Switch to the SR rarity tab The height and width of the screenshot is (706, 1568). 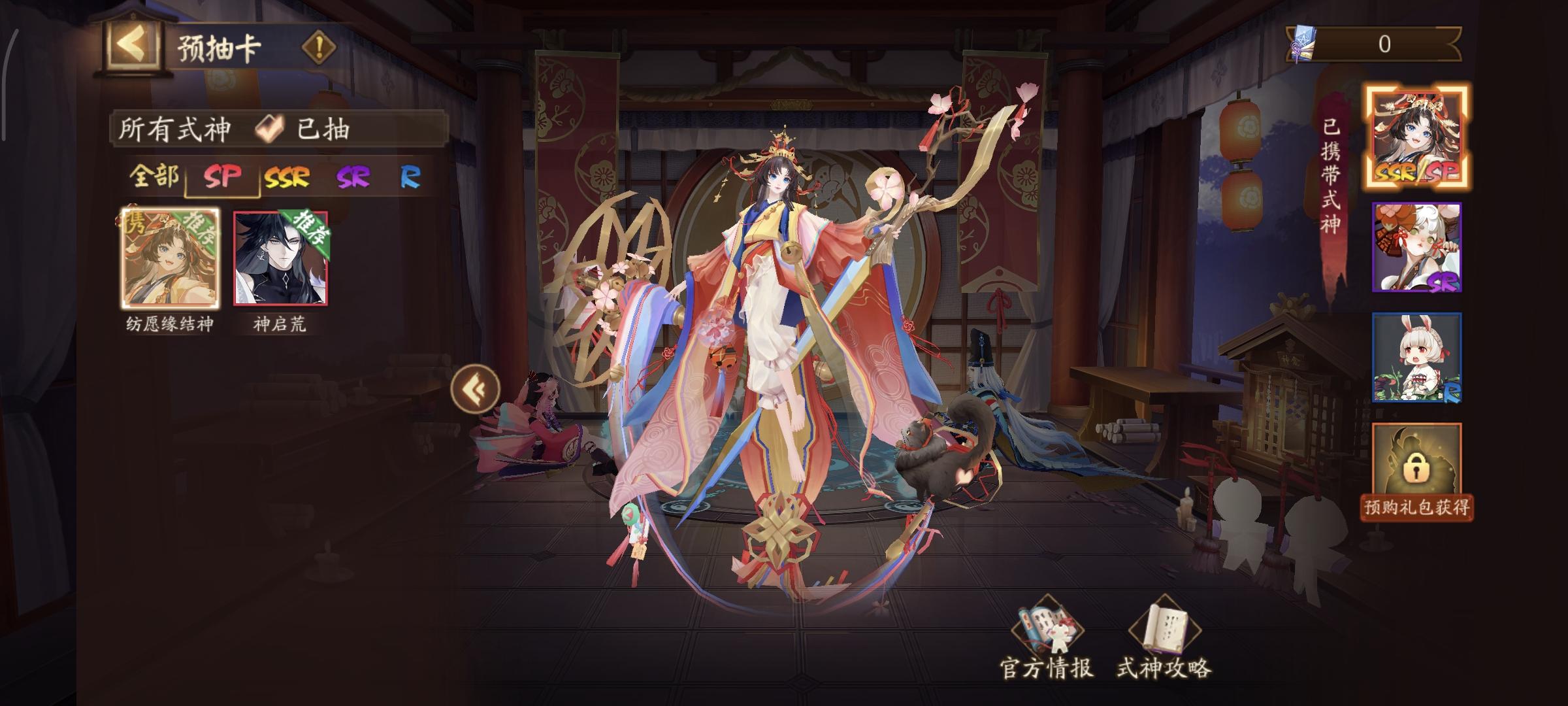tap(352, 175)
